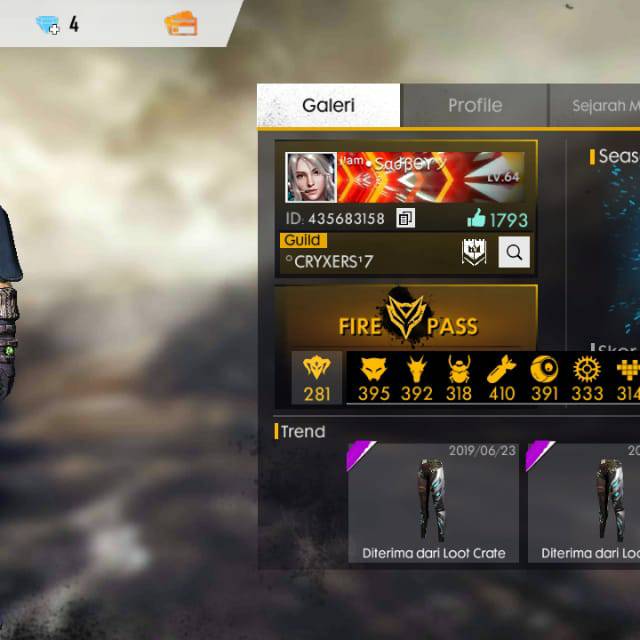This screenshot has height=640, width=640.
Task: Choose the crescent moon badge showing 391
Action: tap(544, 378)
